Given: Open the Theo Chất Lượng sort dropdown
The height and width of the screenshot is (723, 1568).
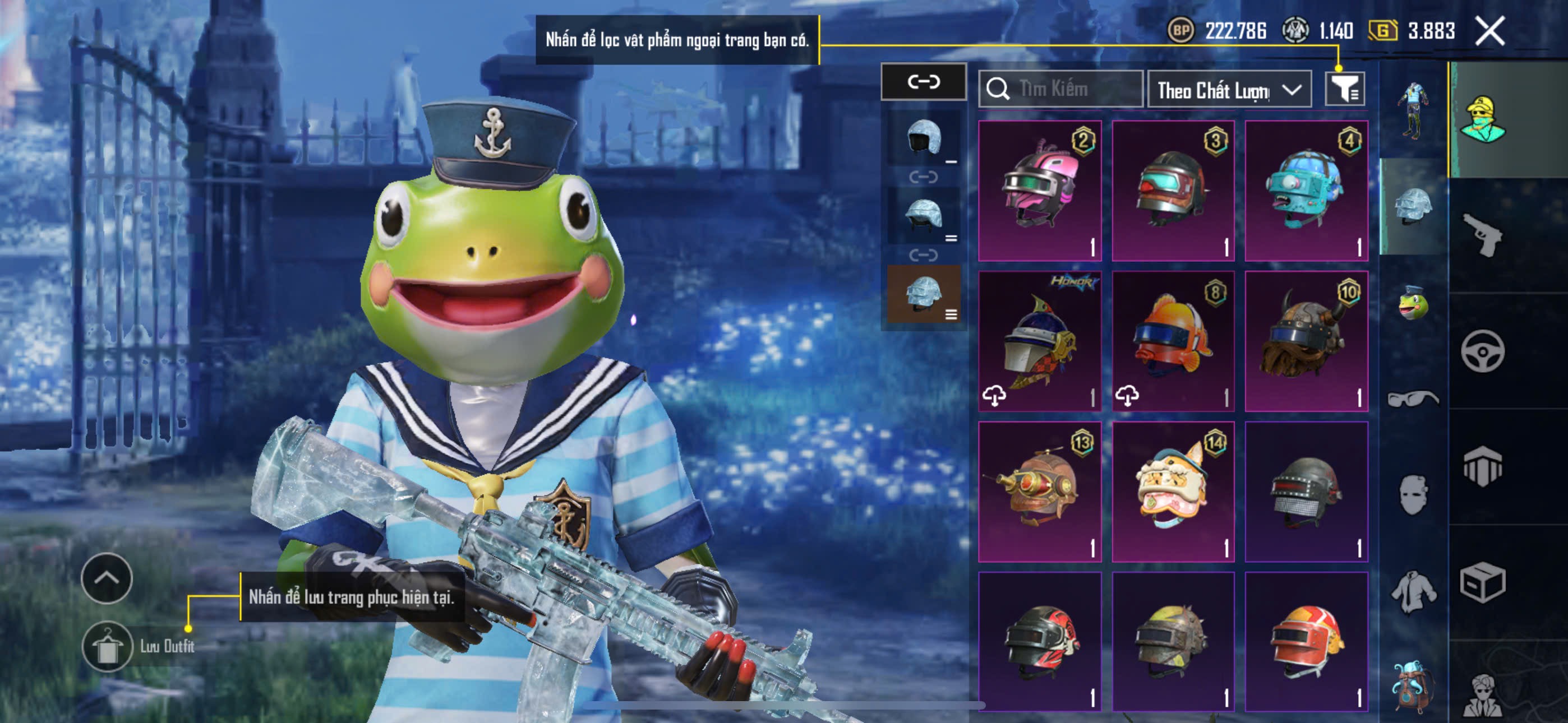Looking at the screenshot, I should coord(1228,90).
